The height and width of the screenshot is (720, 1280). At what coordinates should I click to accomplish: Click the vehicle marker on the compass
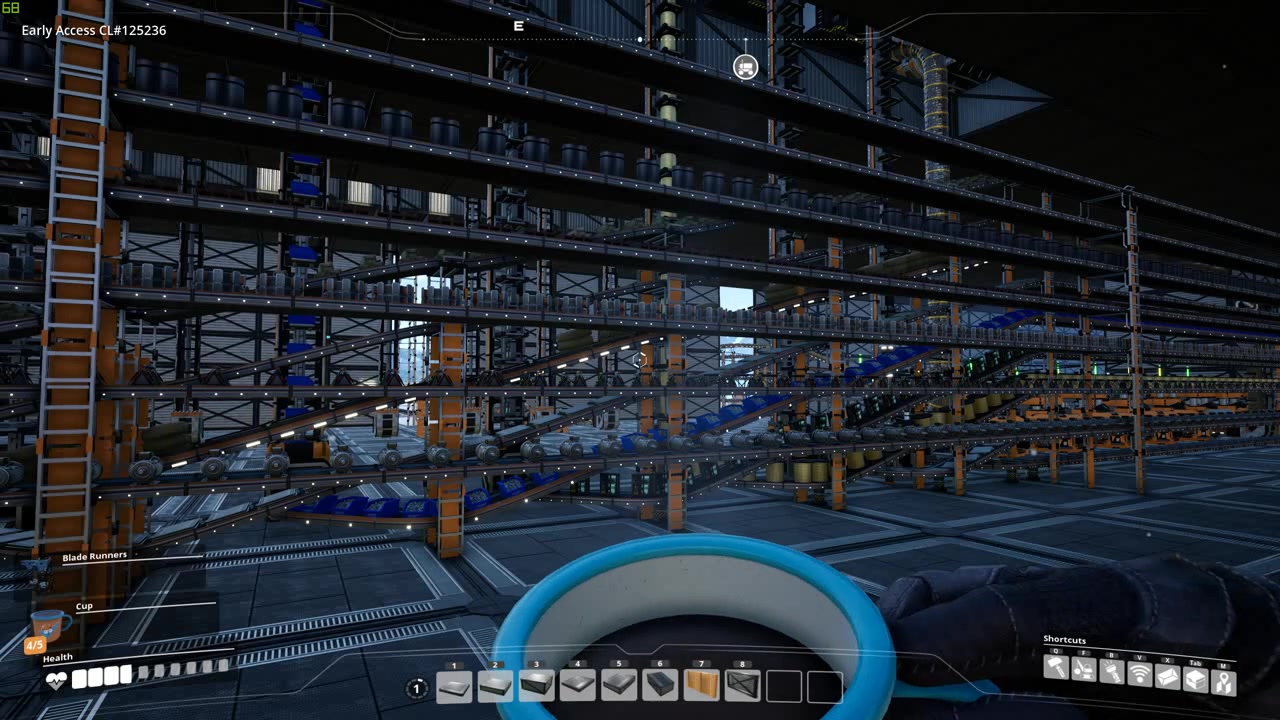click(x=744, y=67)
